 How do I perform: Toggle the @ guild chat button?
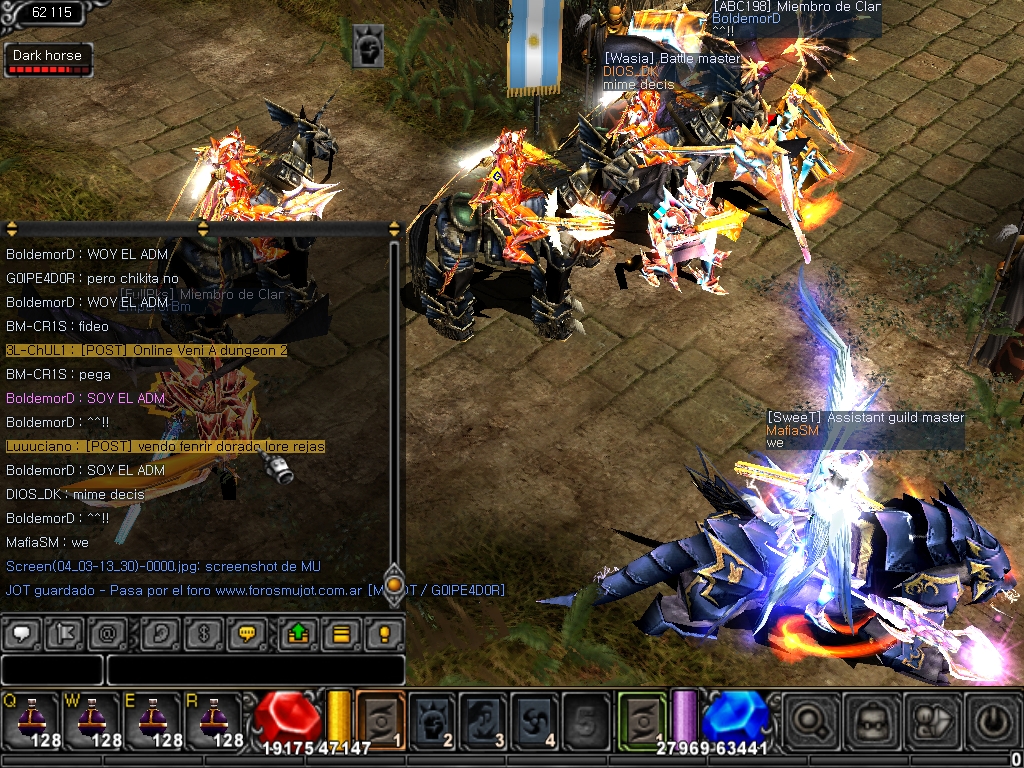click(106, 633)
